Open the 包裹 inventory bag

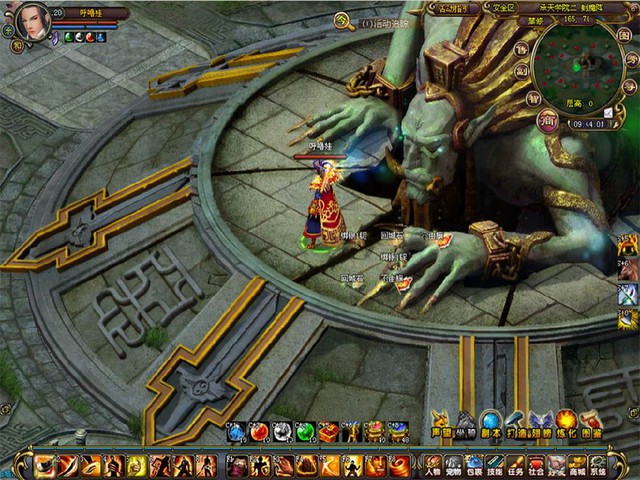click(x=474, y=465)
